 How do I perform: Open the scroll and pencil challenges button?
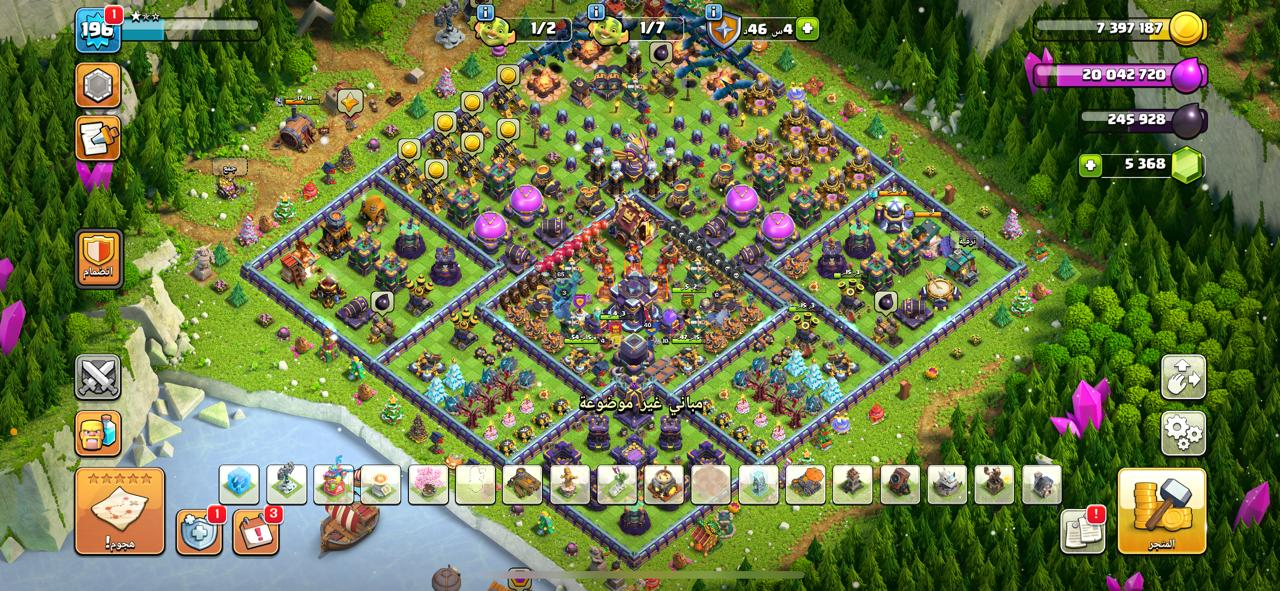pos(98,138)
